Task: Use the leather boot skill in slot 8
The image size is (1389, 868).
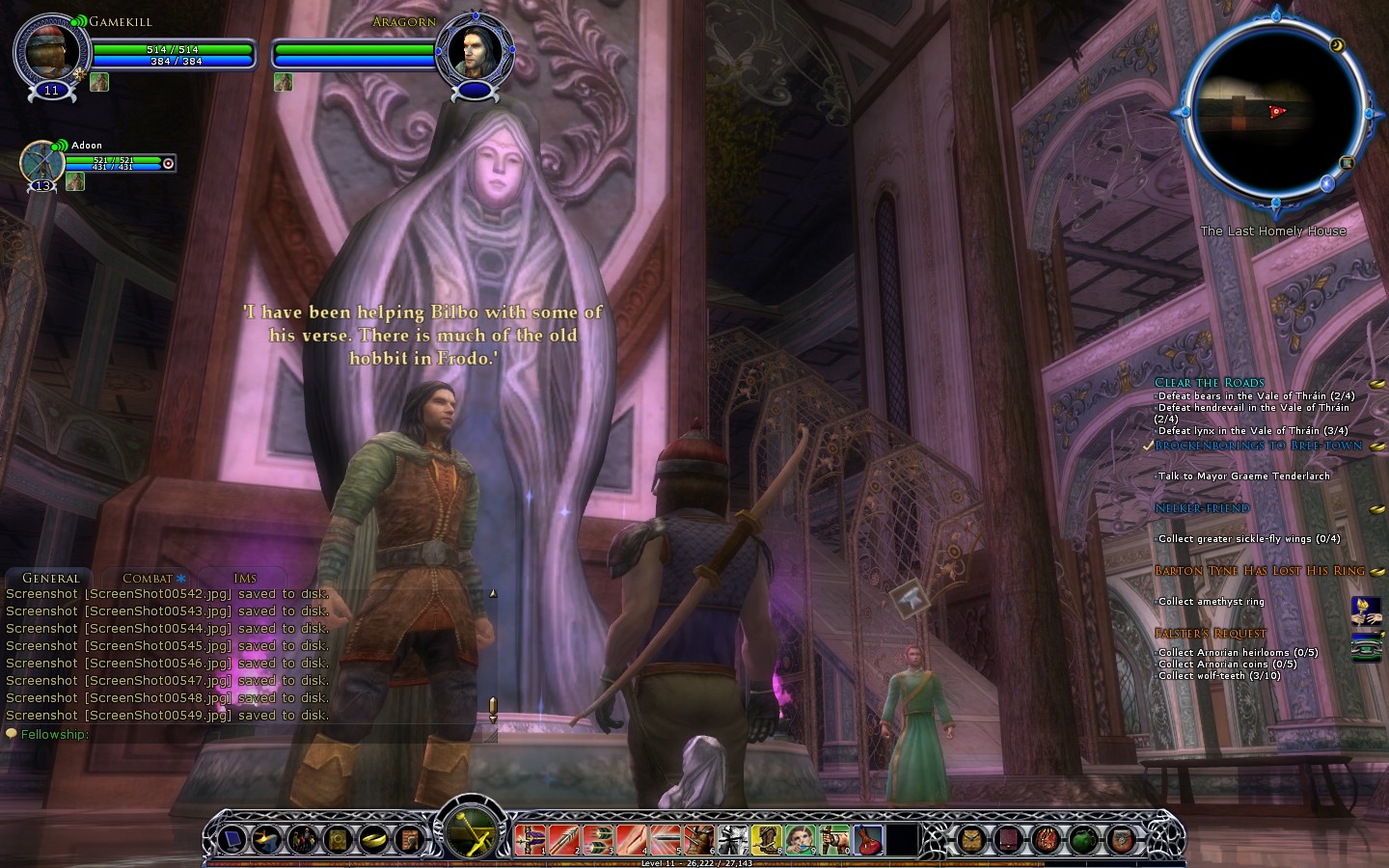Action: (766, 840)
